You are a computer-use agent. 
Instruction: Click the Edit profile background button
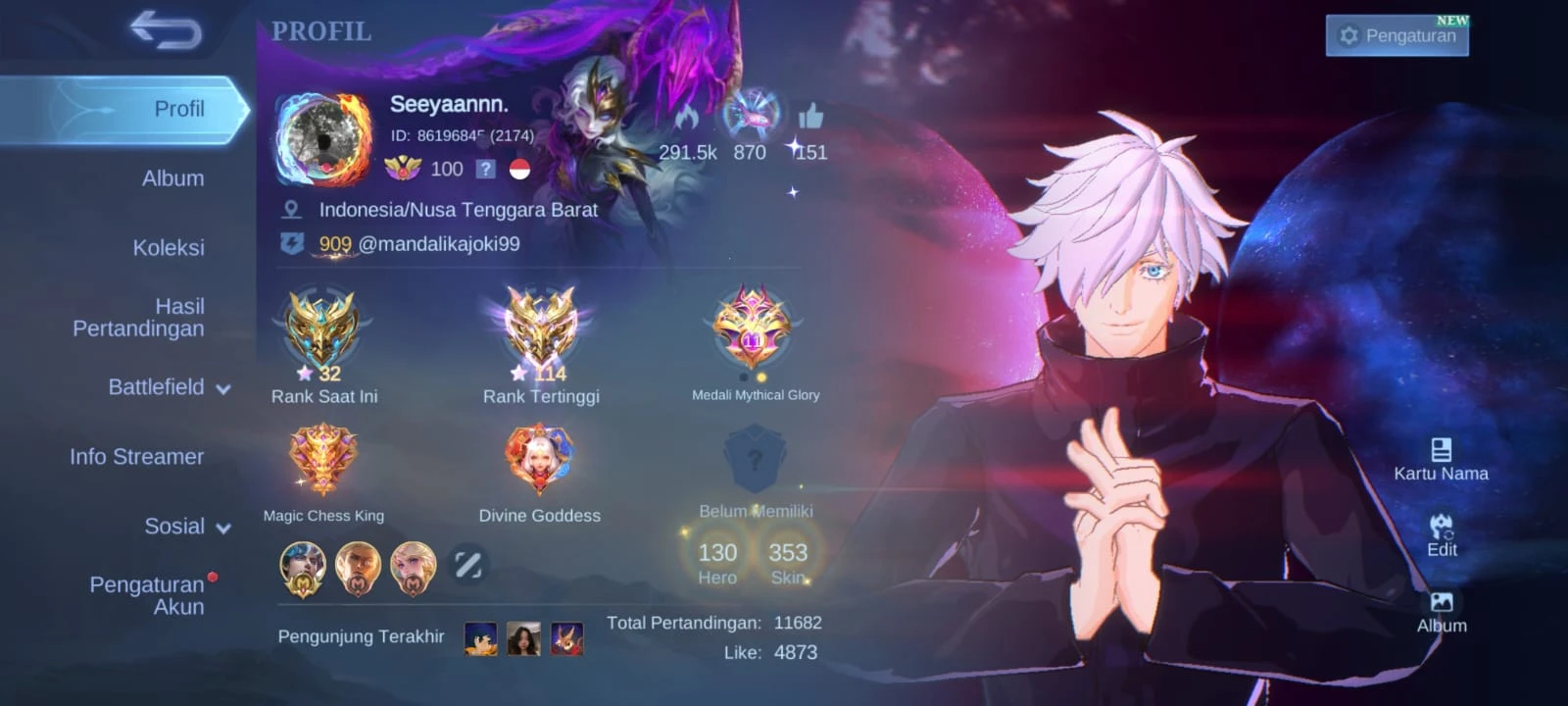pyautogui.click(x=1441, y=534)
